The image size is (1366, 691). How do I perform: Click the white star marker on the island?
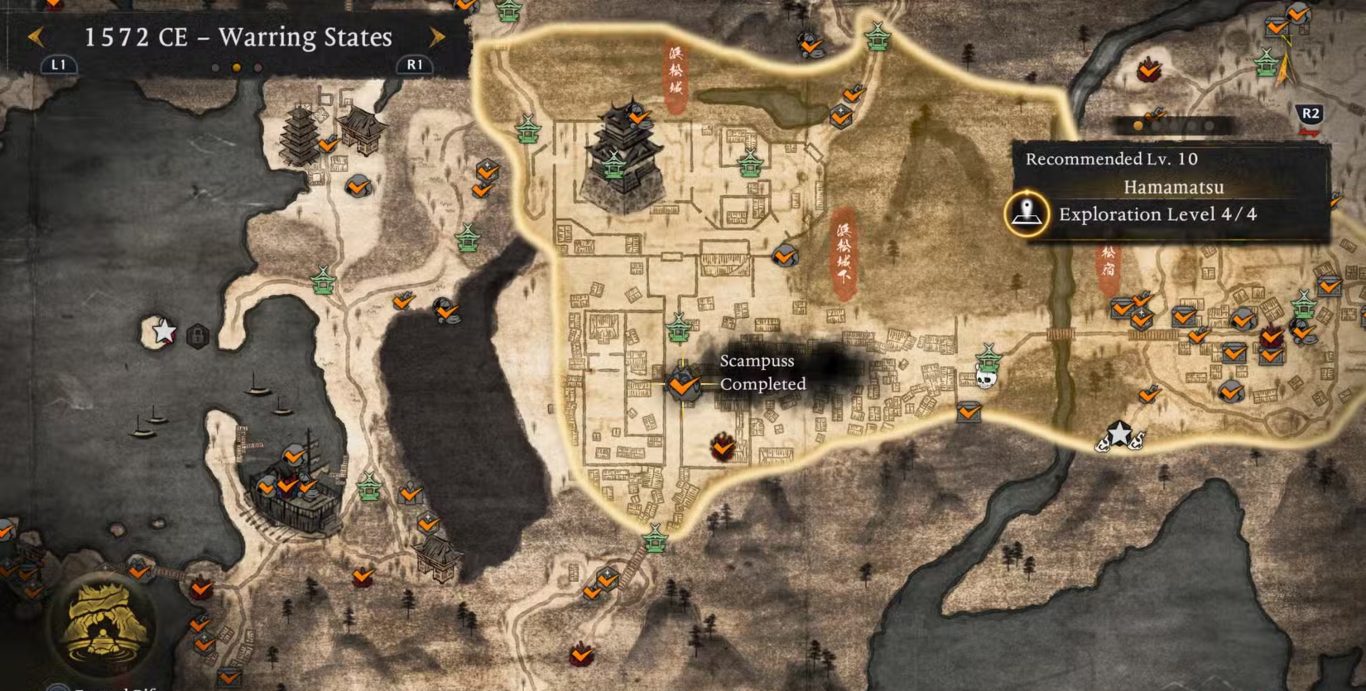click(x=163, y=331)
